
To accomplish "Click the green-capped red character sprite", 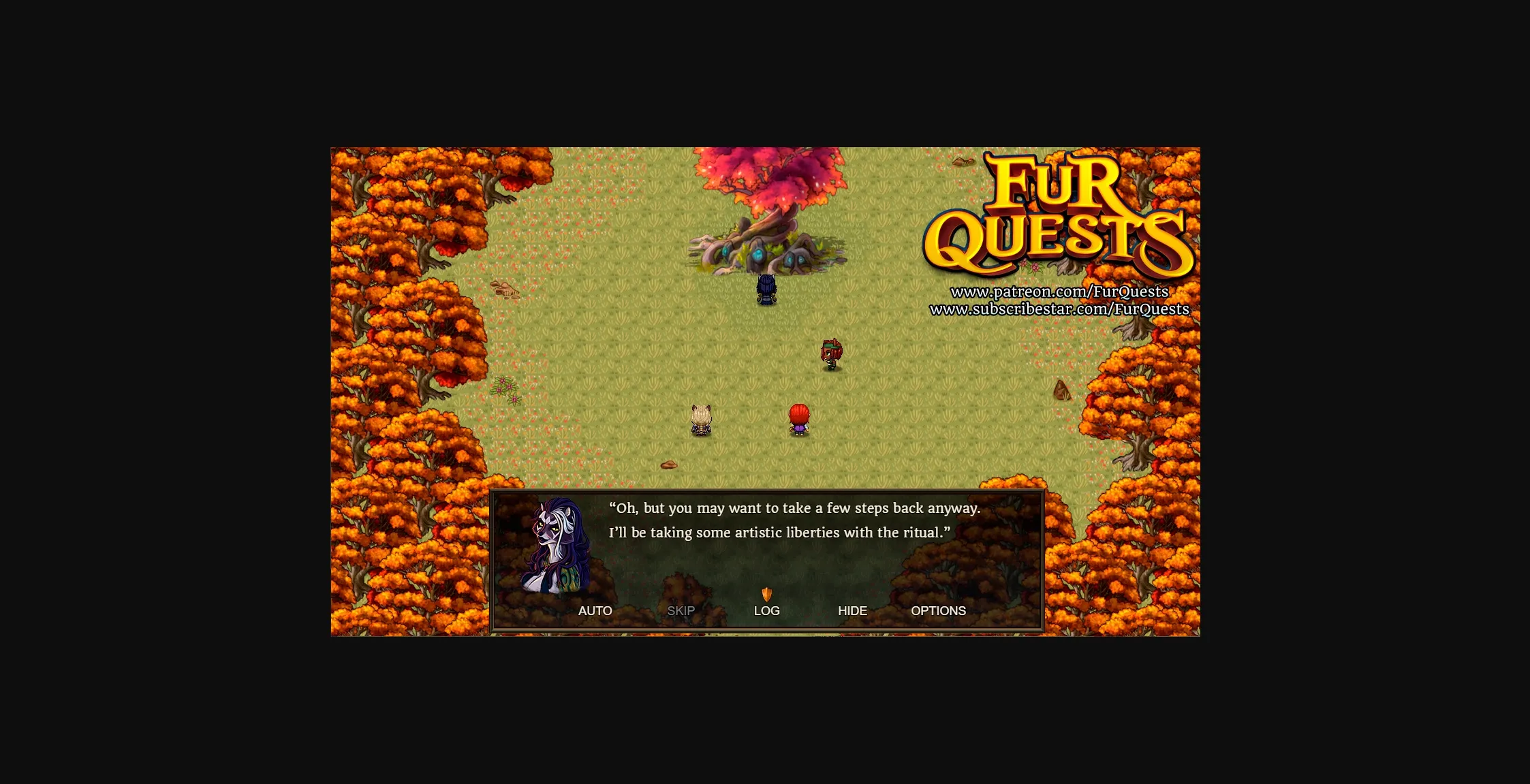I will (830, 355).
